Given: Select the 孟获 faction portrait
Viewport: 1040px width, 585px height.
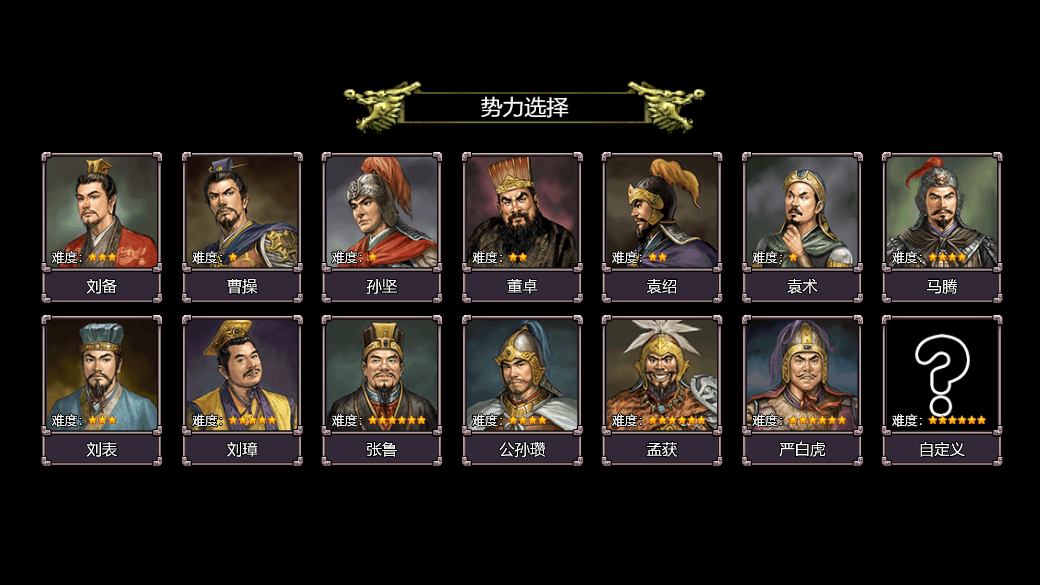Looking at the screenshot, I should (661, 375).
